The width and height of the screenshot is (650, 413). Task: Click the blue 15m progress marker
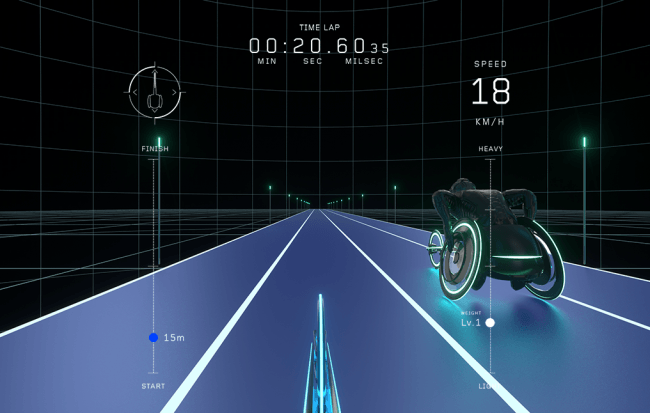click(153, 338)
